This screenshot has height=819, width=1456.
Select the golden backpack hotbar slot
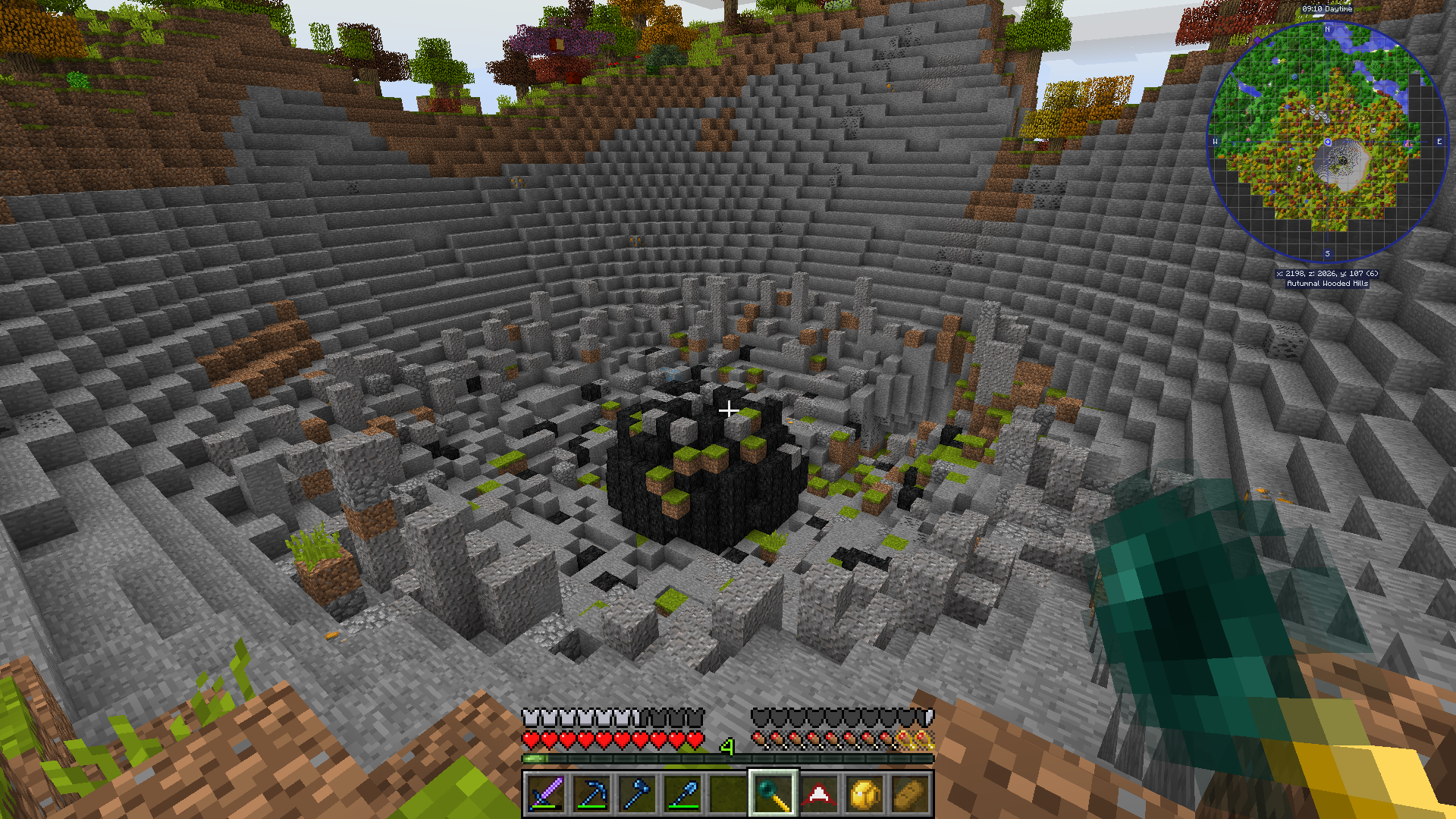tap(864, 794)
